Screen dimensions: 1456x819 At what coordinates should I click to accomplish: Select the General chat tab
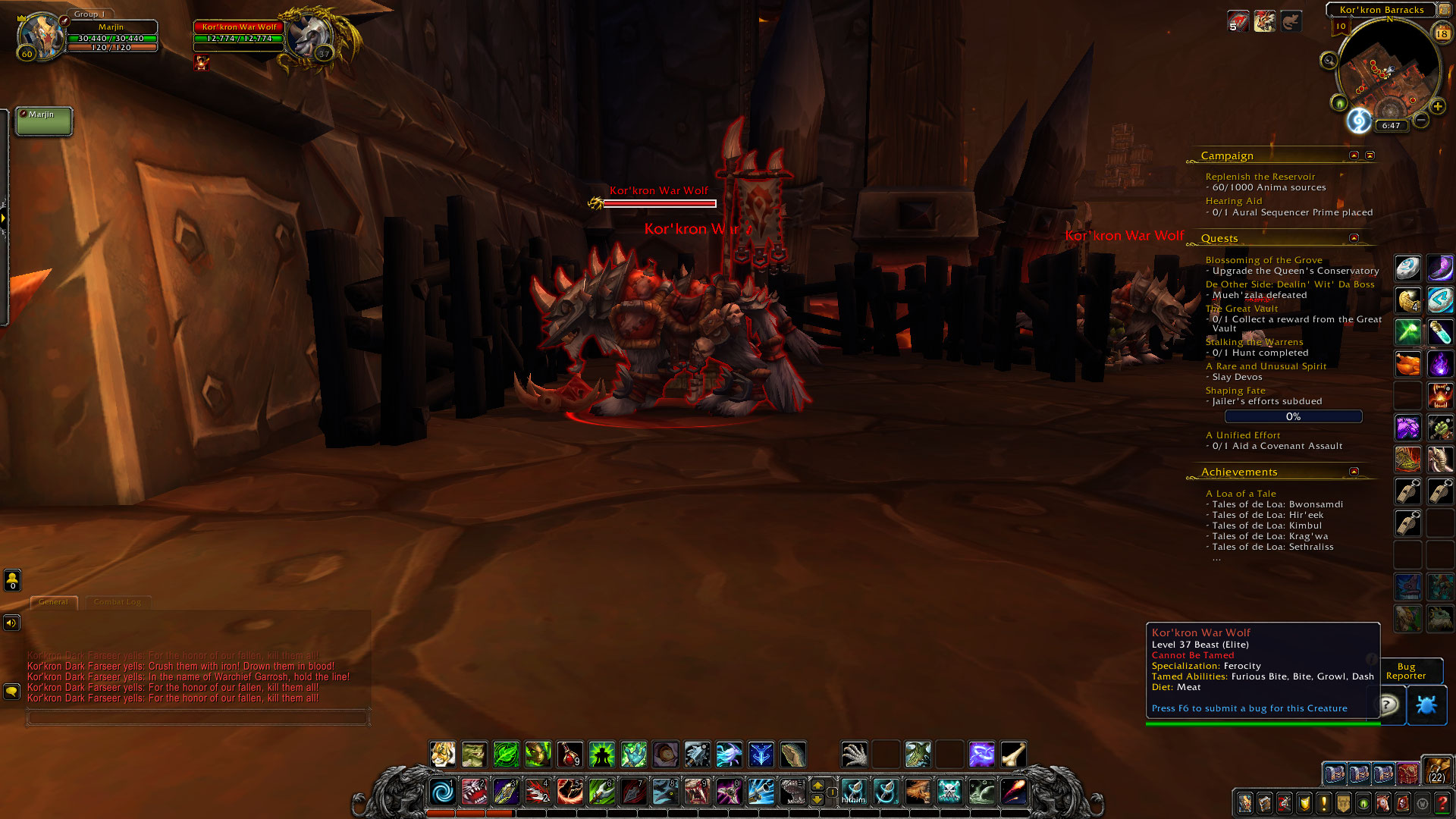pos(53,602)
